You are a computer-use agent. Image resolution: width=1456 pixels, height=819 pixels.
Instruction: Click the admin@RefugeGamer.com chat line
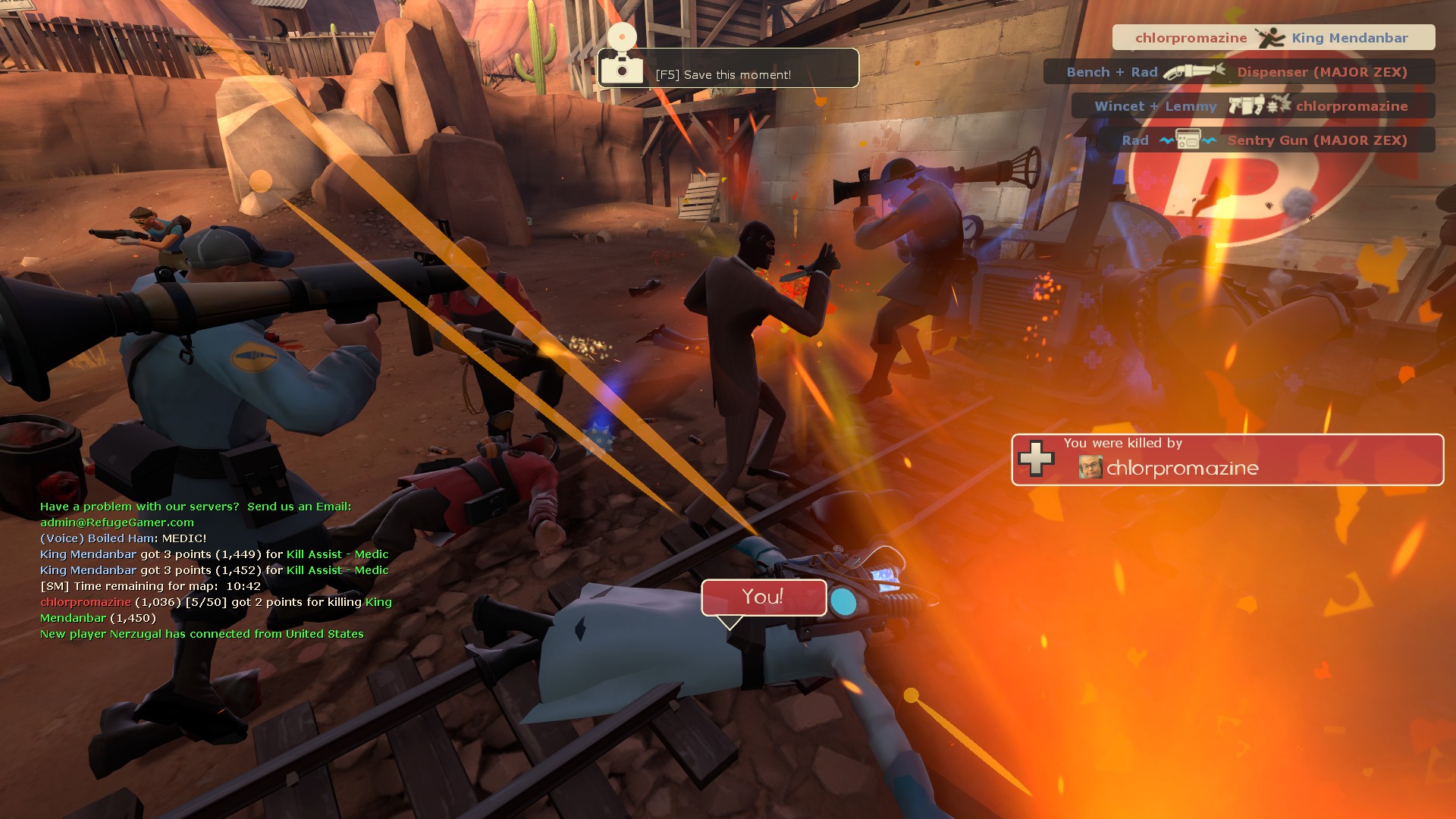pyautogui.click(x=117, y=522)
